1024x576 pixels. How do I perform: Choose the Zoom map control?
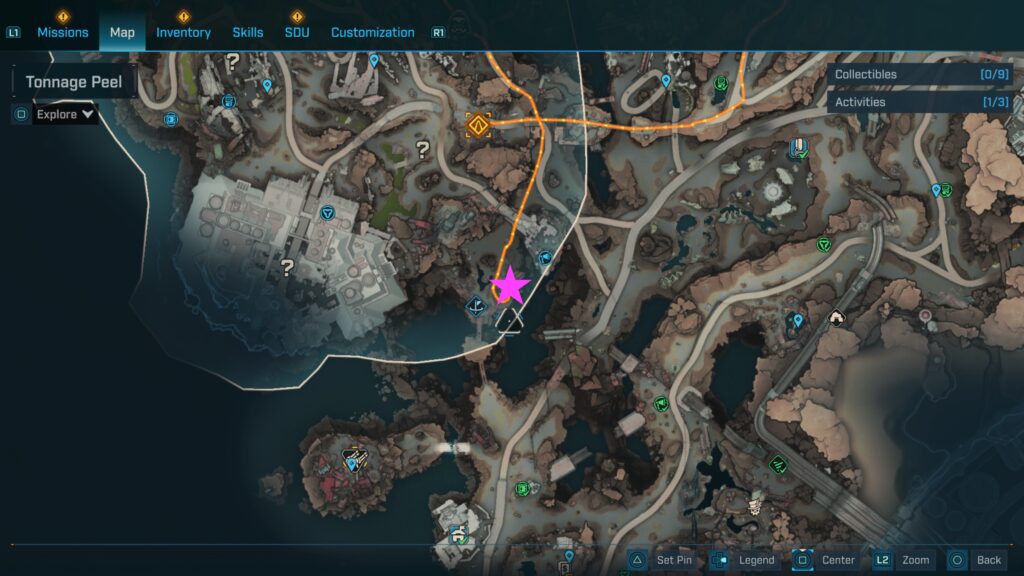click(904, 560)
